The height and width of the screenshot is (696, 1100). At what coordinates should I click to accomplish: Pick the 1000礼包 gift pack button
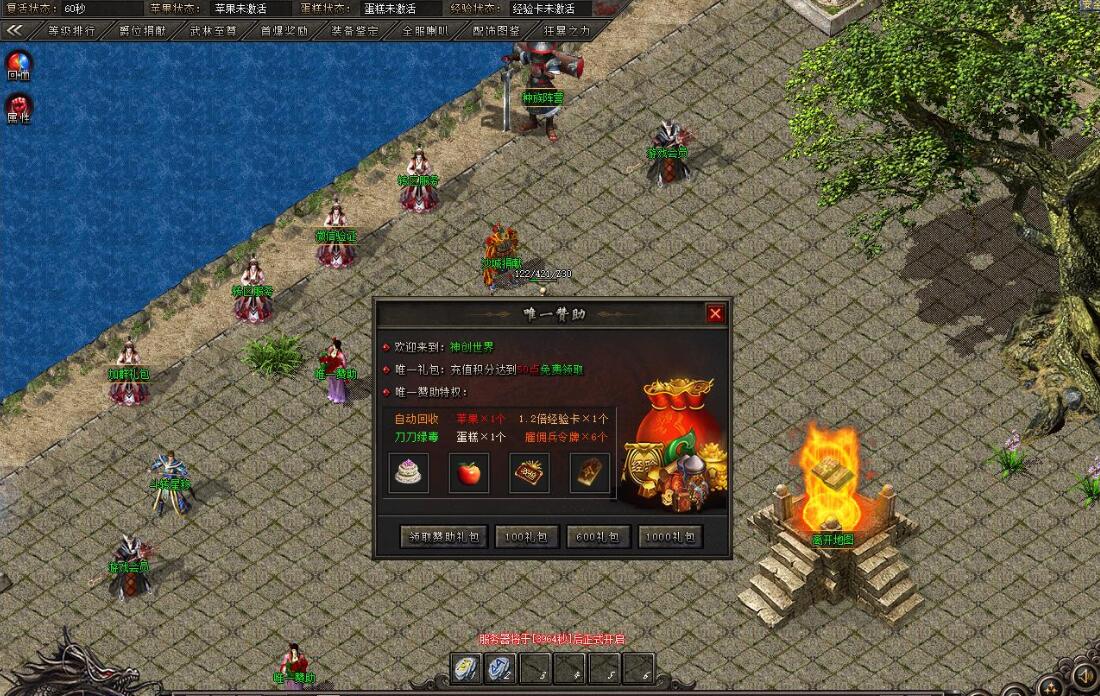[670, 537]
